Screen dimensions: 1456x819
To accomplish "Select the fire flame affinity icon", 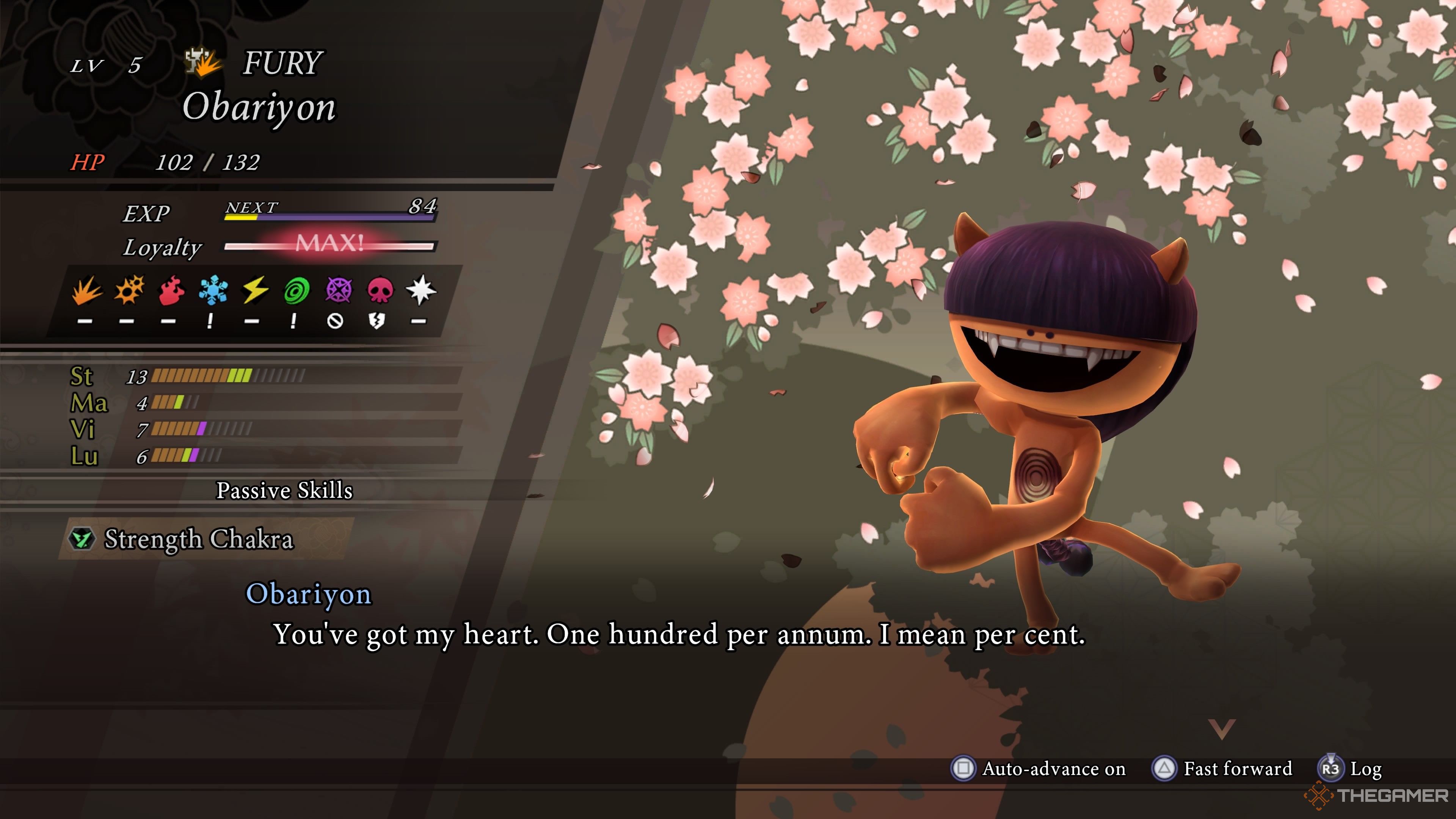I will [x=171, y=290].
